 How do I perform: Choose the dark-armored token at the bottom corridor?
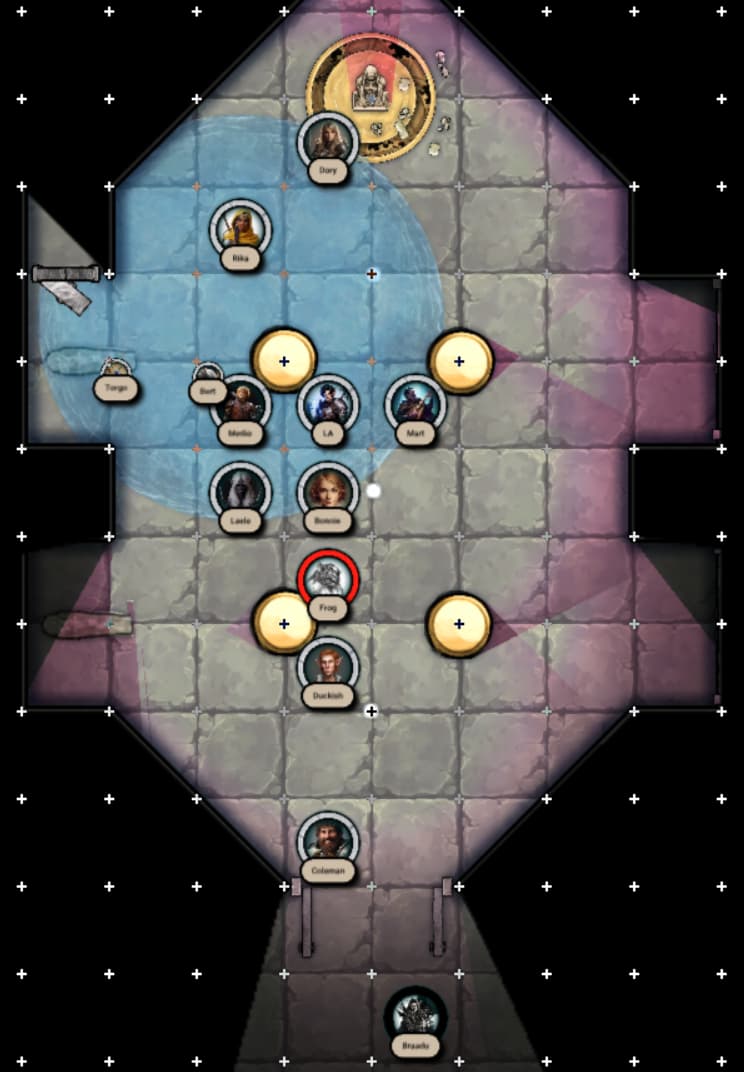(x=415, y=1016)
